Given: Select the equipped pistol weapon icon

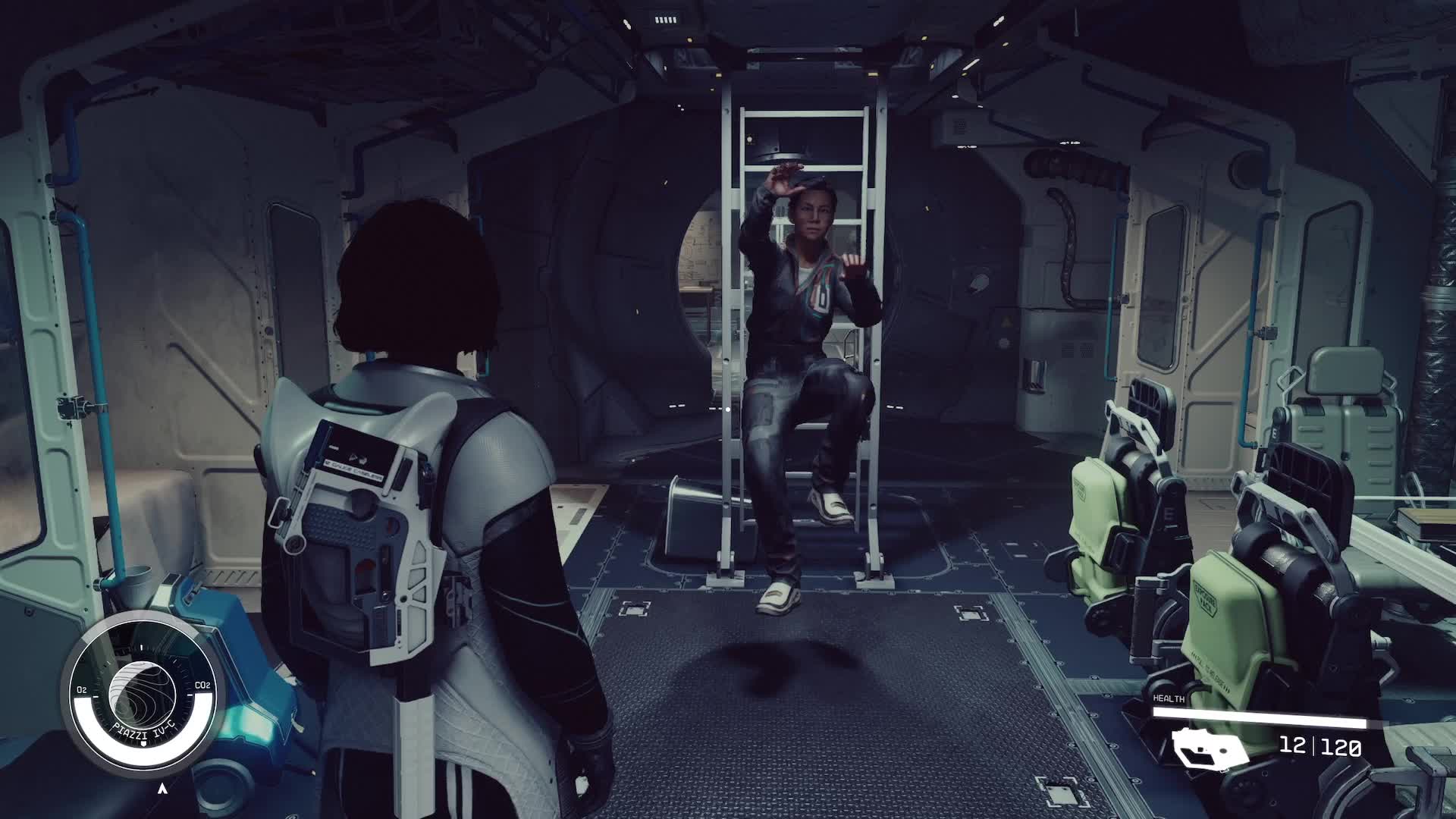Looking at the screenshot, I should point(1210,747).
